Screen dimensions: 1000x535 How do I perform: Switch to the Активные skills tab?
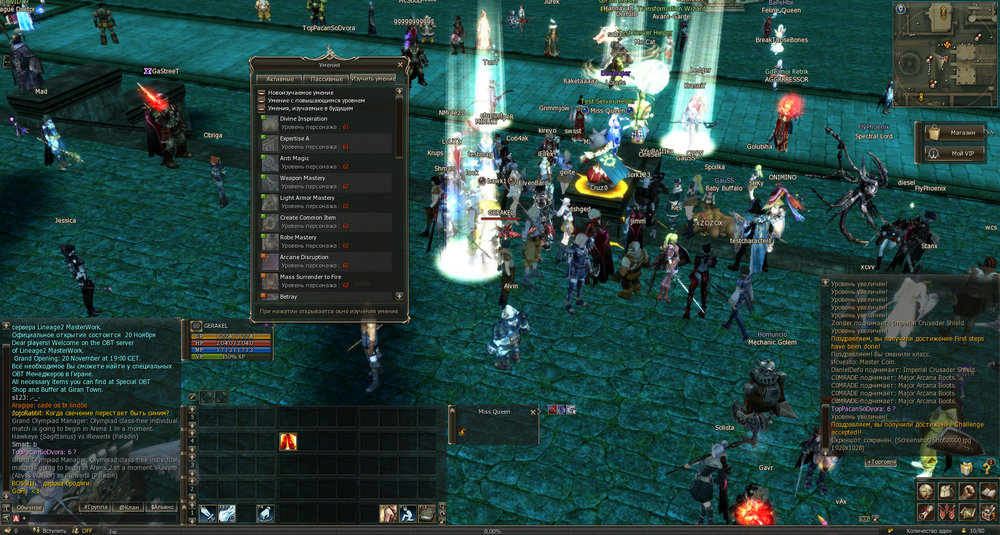[280, 78]
